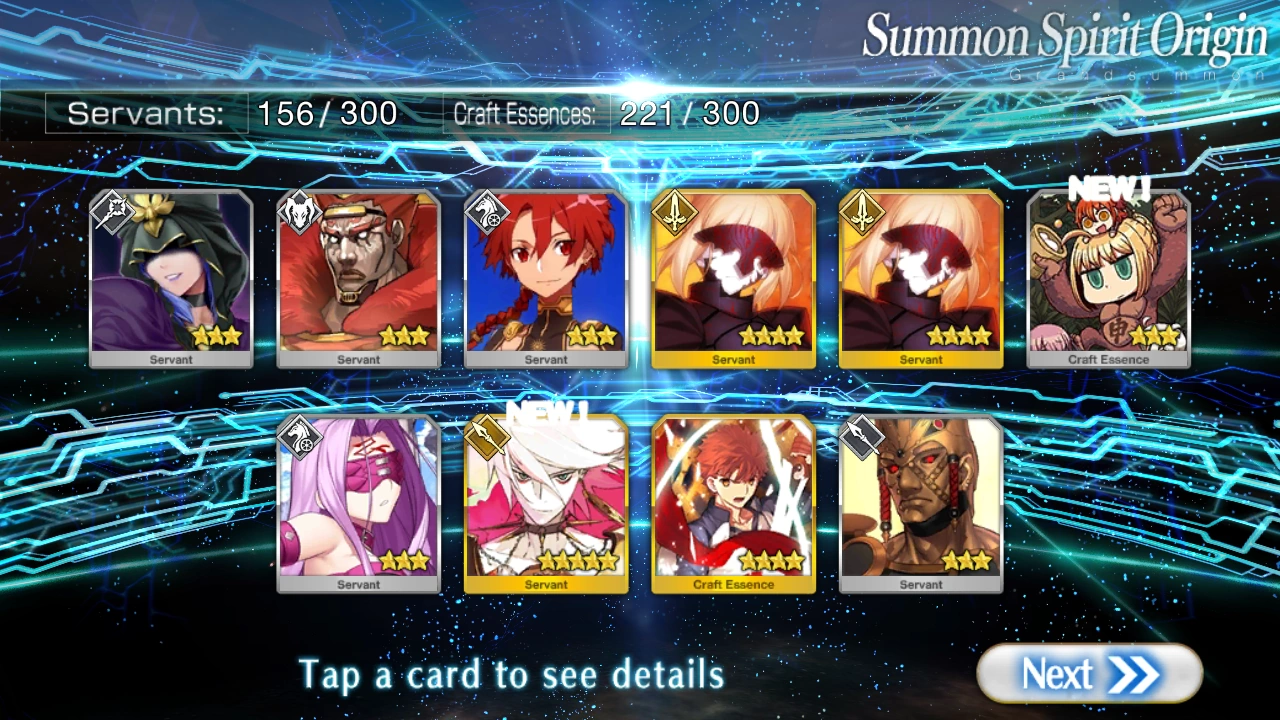View details of the first 4-star Saber card

pos(733,275)
